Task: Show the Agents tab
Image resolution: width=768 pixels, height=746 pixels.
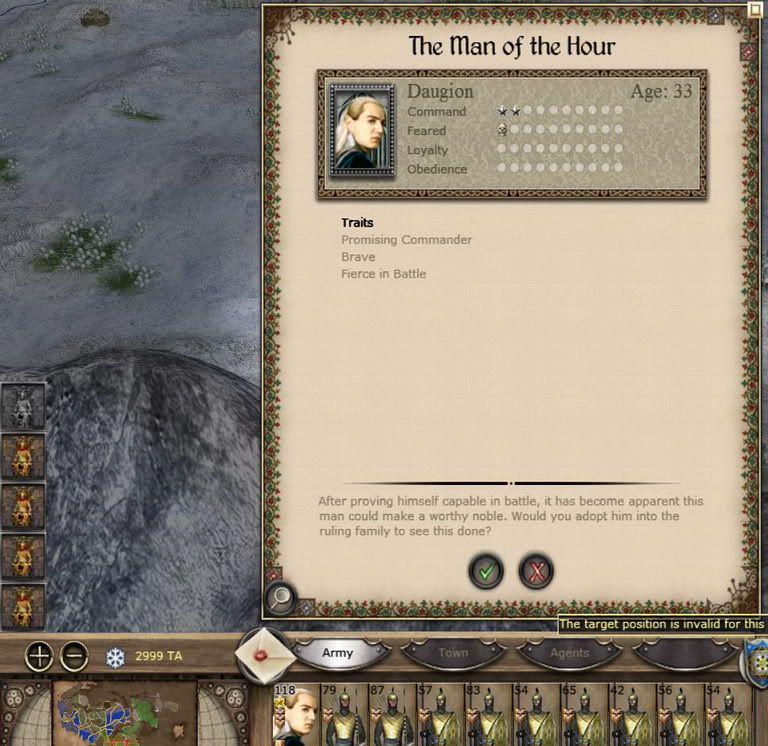Action: (x=570, y=653)
